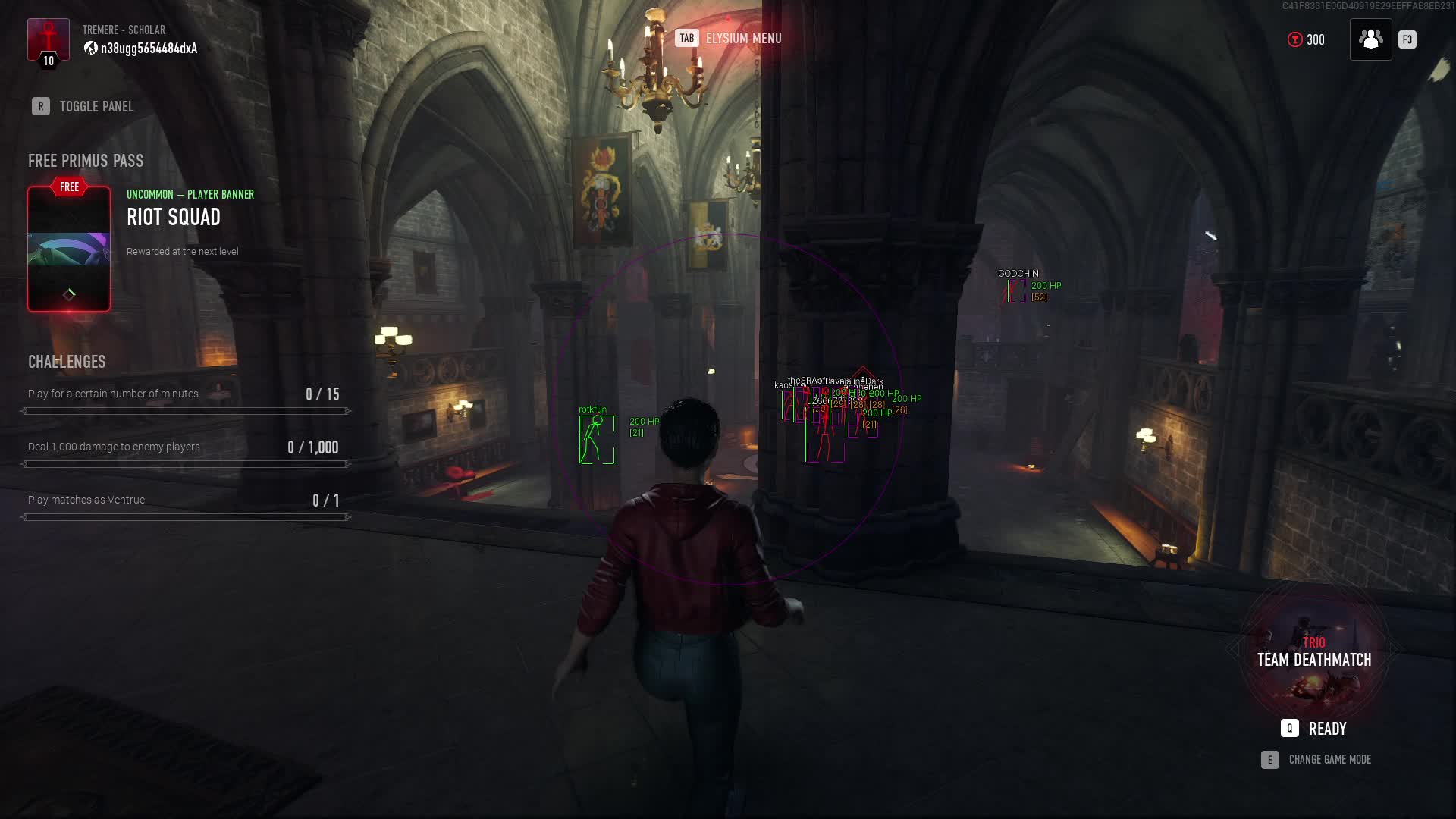Screen dimensions: 1456x819
Task: Select the Riot Squad player banner reward
Action: coord(69,249)
